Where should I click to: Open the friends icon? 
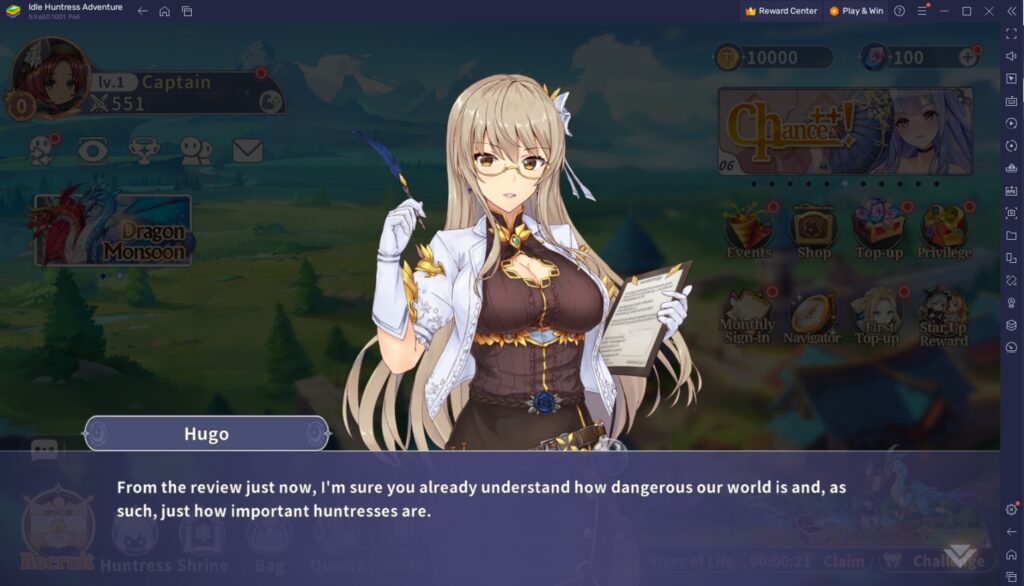point(195,151)
